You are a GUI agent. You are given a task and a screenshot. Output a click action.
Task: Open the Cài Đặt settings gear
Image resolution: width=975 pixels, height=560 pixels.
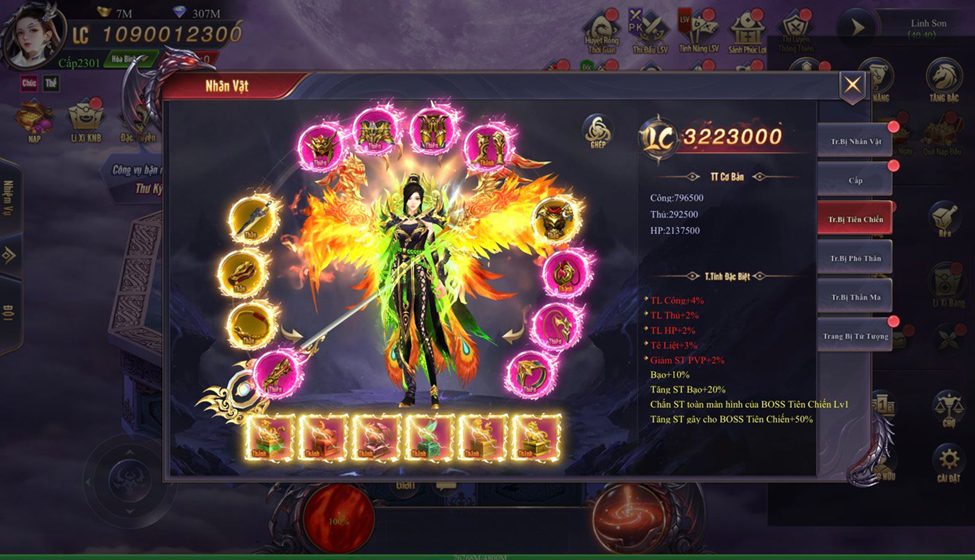948,462
